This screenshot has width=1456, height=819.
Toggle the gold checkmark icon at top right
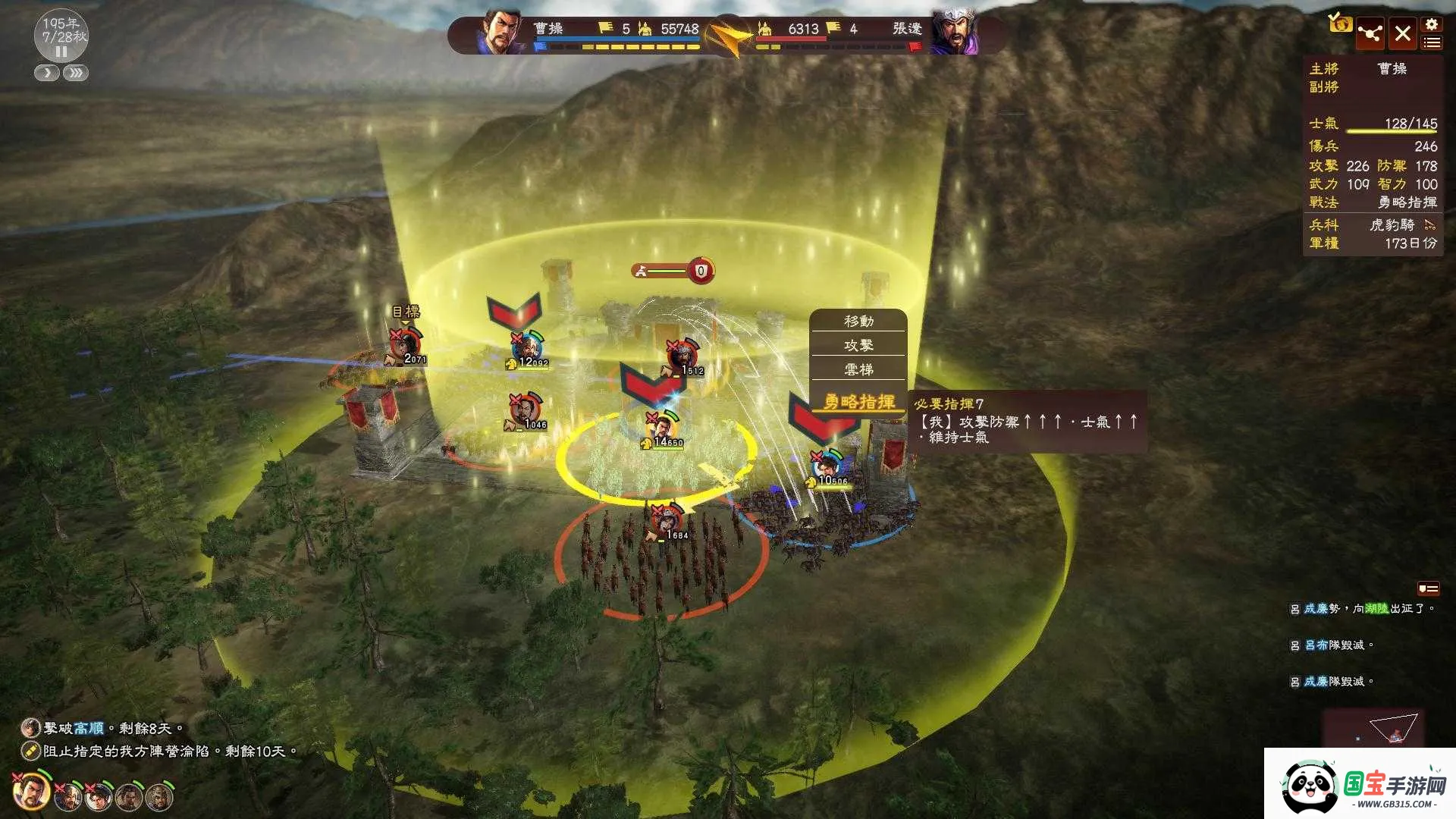(x=1340, y=23)
